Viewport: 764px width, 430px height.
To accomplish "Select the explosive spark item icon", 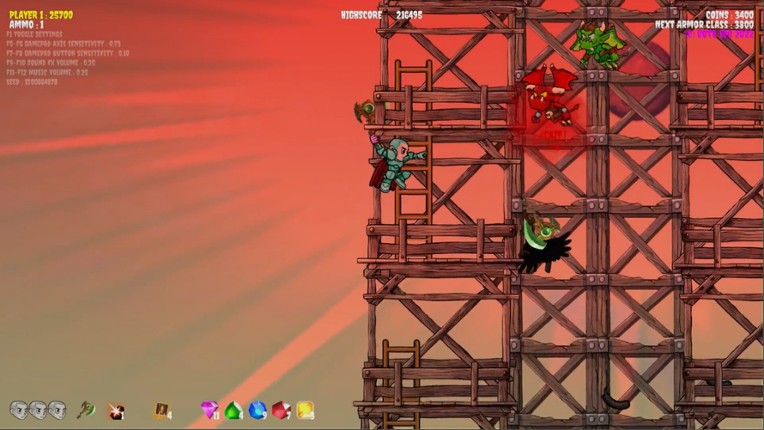I will tap(116, 411).
